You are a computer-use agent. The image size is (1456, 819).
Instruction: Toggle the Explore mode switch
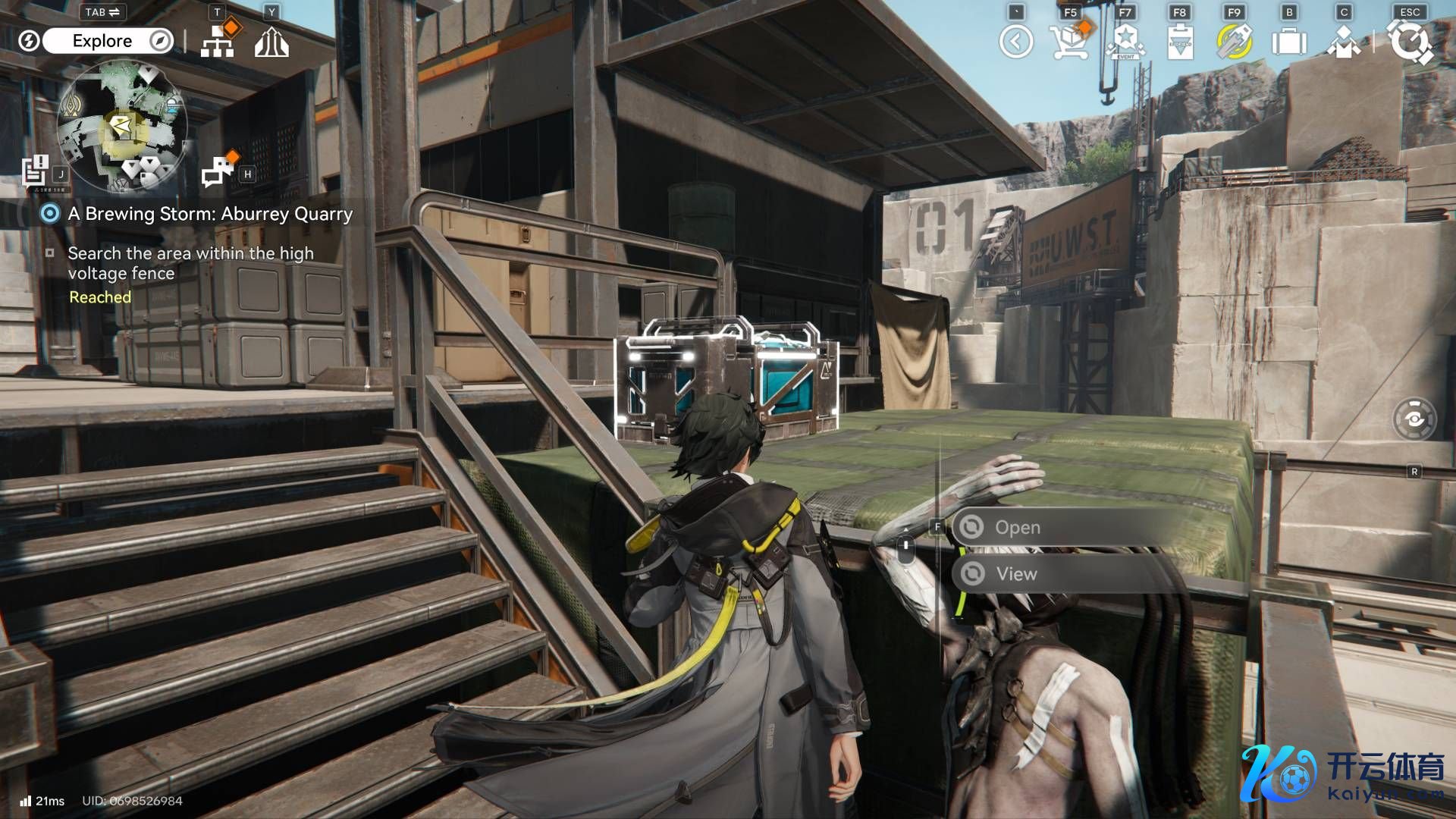102,41
